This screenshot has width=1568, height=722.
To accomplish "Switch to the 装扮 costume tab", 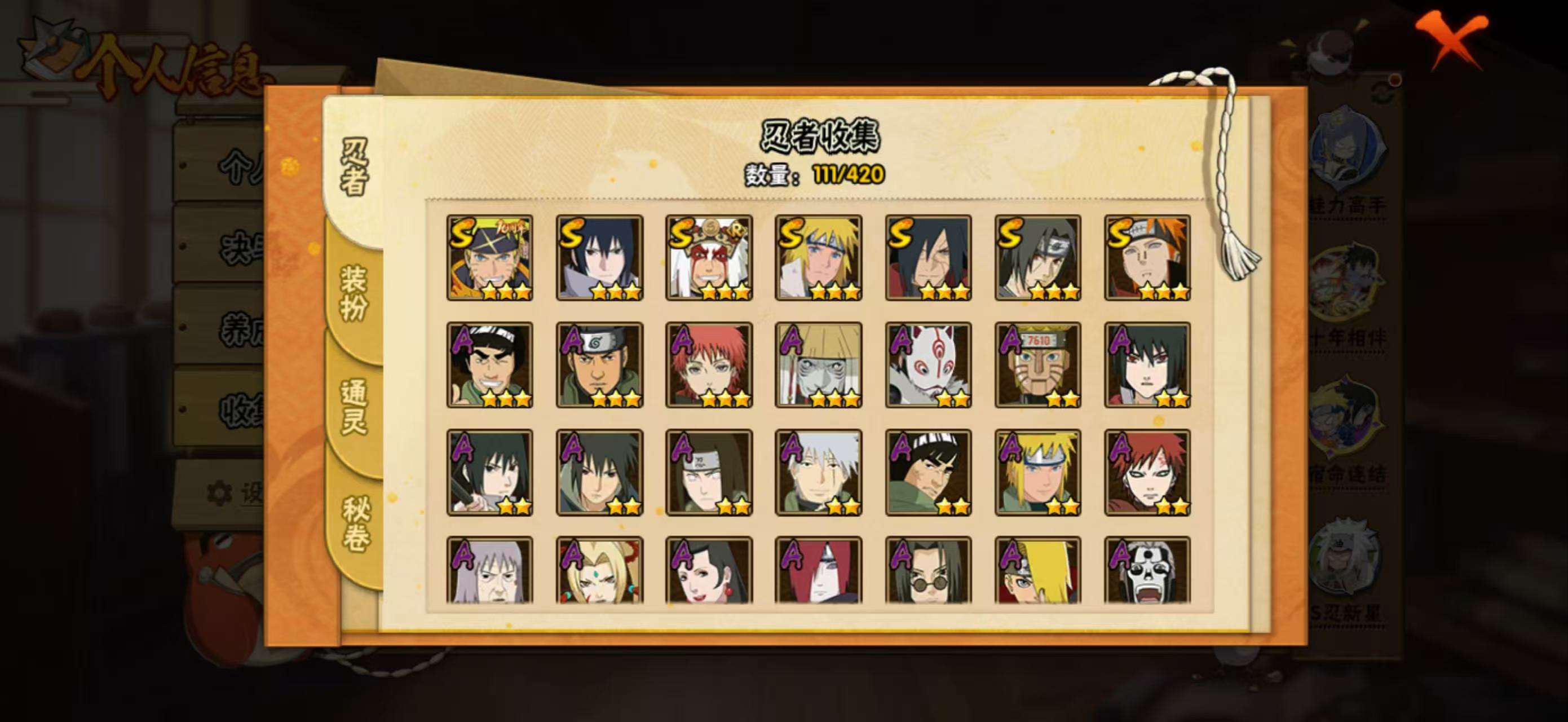I will coord(354,293).
